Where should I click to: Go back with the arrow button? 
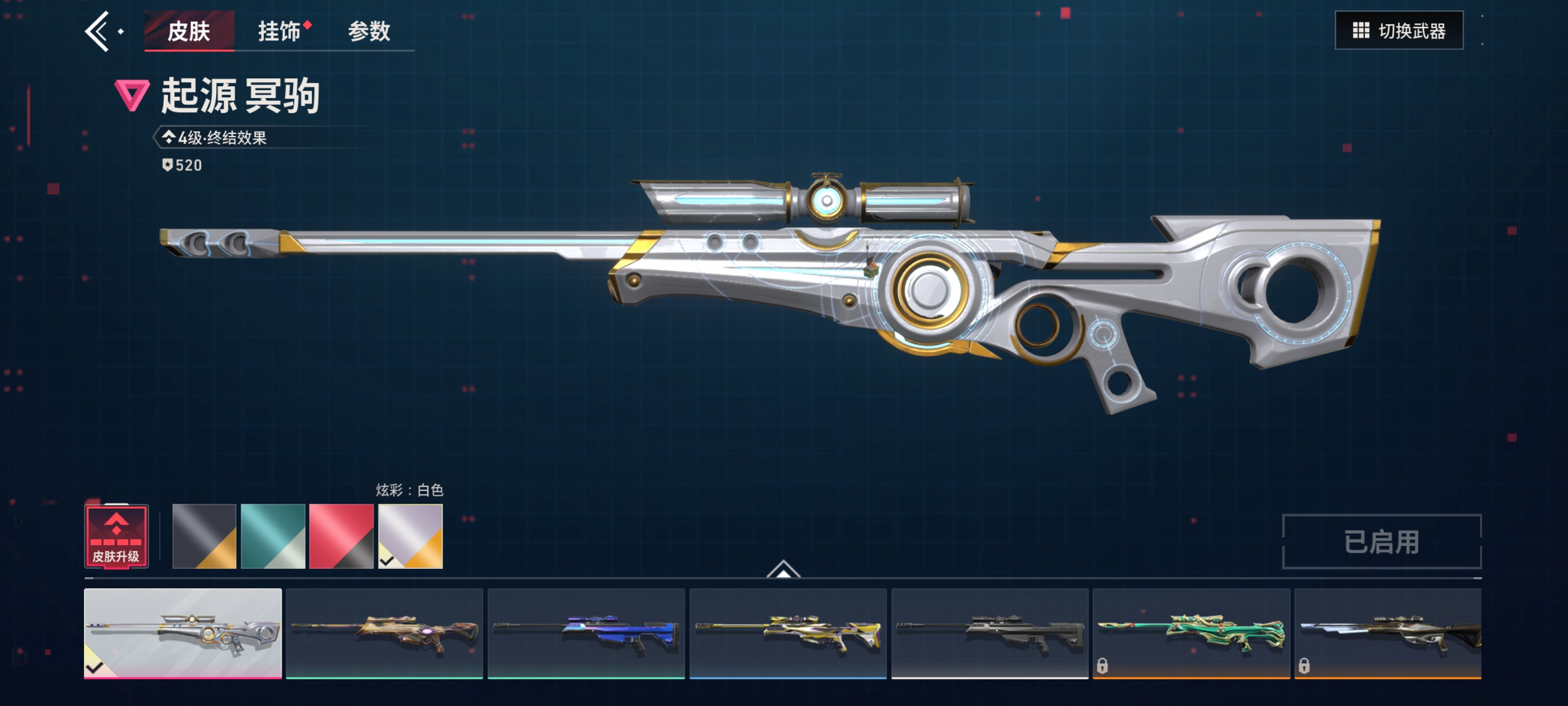tap(97, 31)
